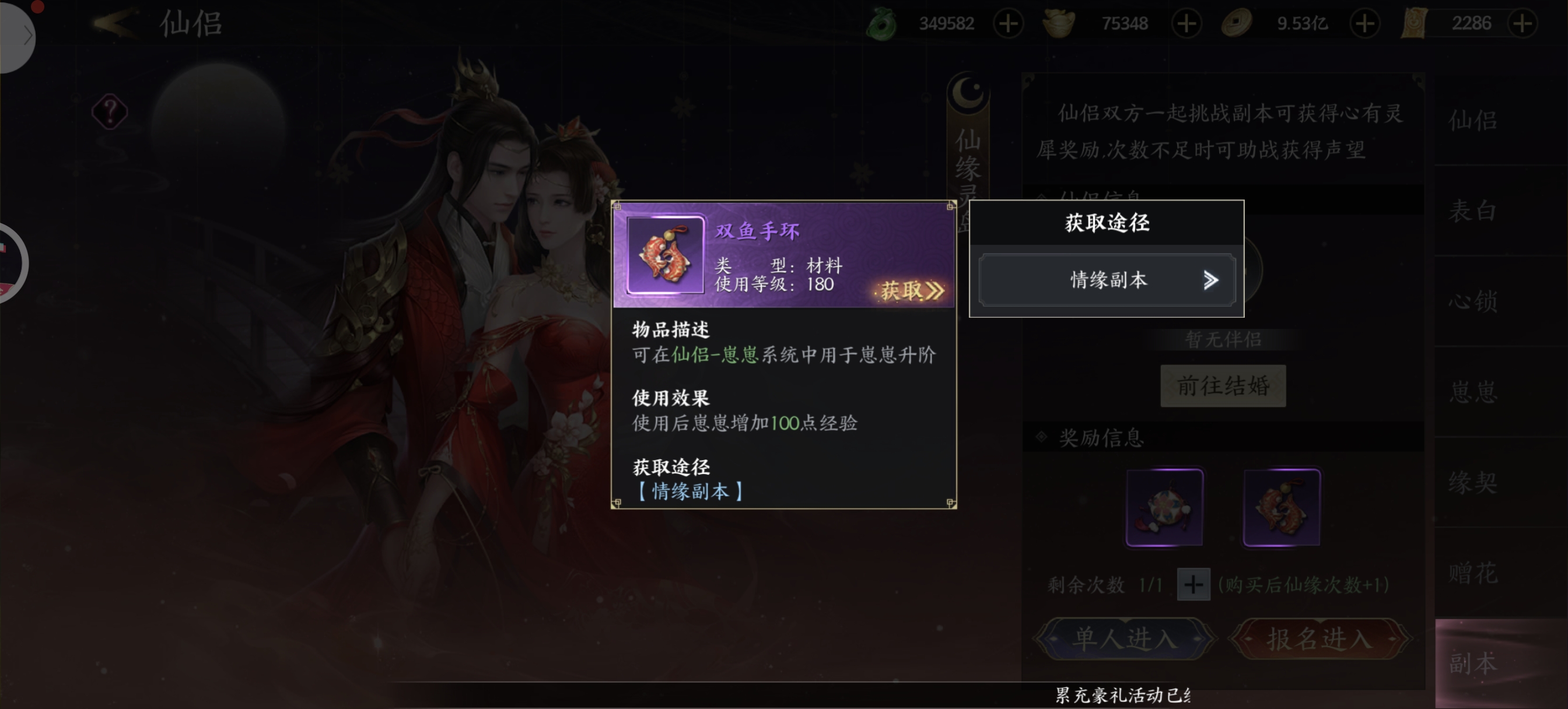
Task: Buy extra attempts with the plus button
Action: pyautogui.click(x=1192, y=585)
